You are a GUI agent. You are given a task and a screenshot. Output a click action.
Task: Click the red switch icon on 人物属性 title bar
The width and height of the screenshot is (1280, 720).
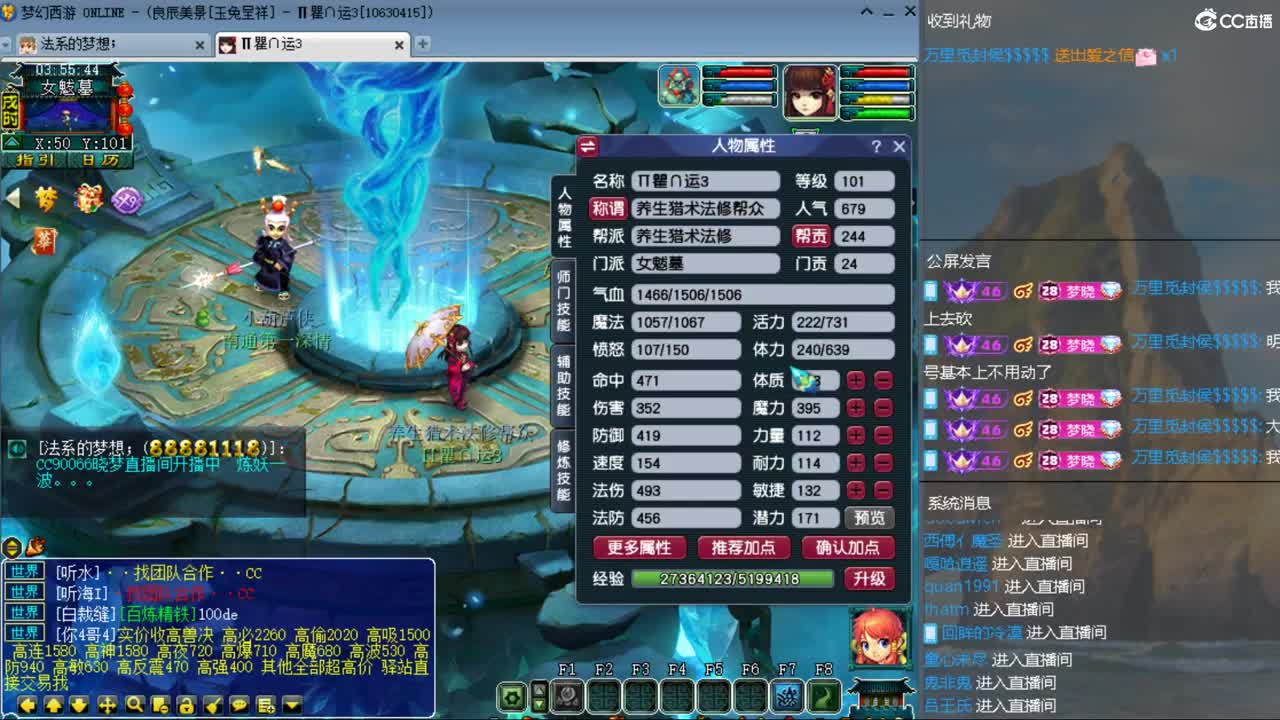point(588,145)
